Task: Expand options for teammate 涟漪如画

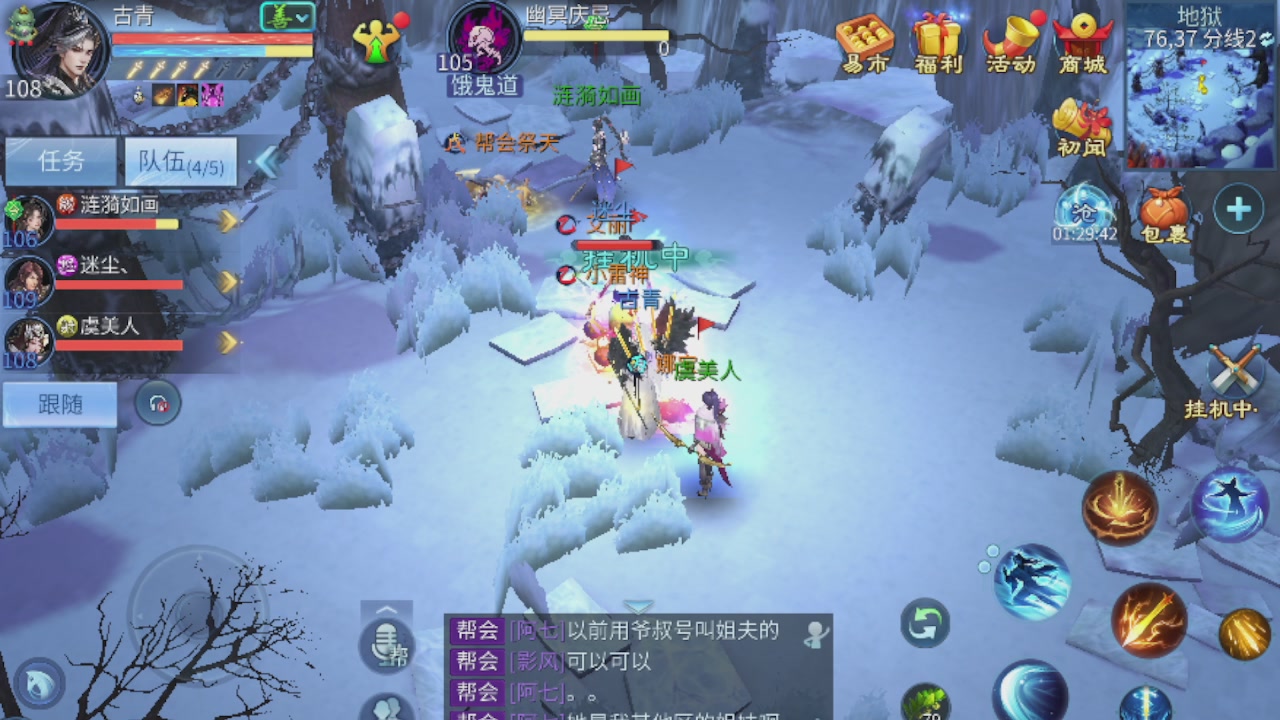Action: tap(228, 222)
